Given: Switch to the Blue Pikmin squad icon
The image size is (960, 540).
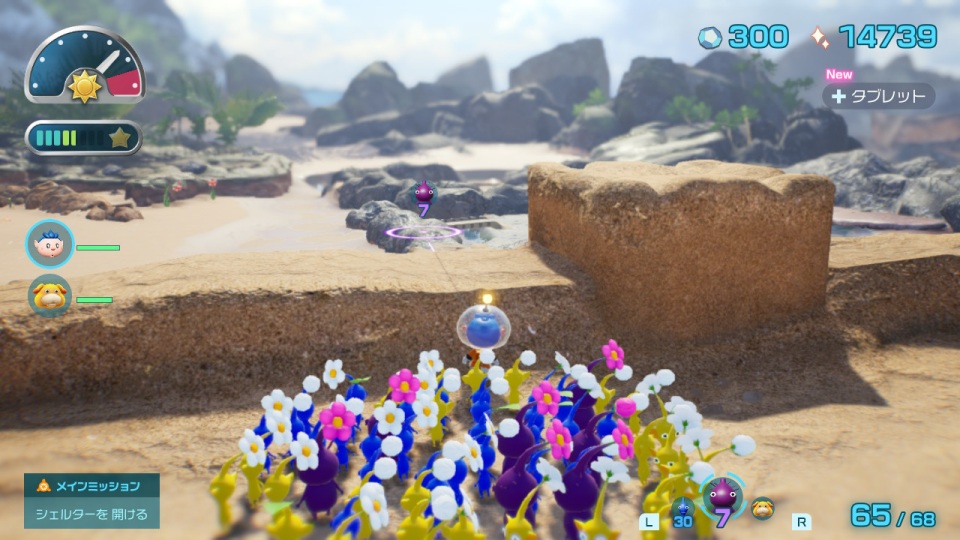Looking at the screenshot, I should (x=683, y=509).
